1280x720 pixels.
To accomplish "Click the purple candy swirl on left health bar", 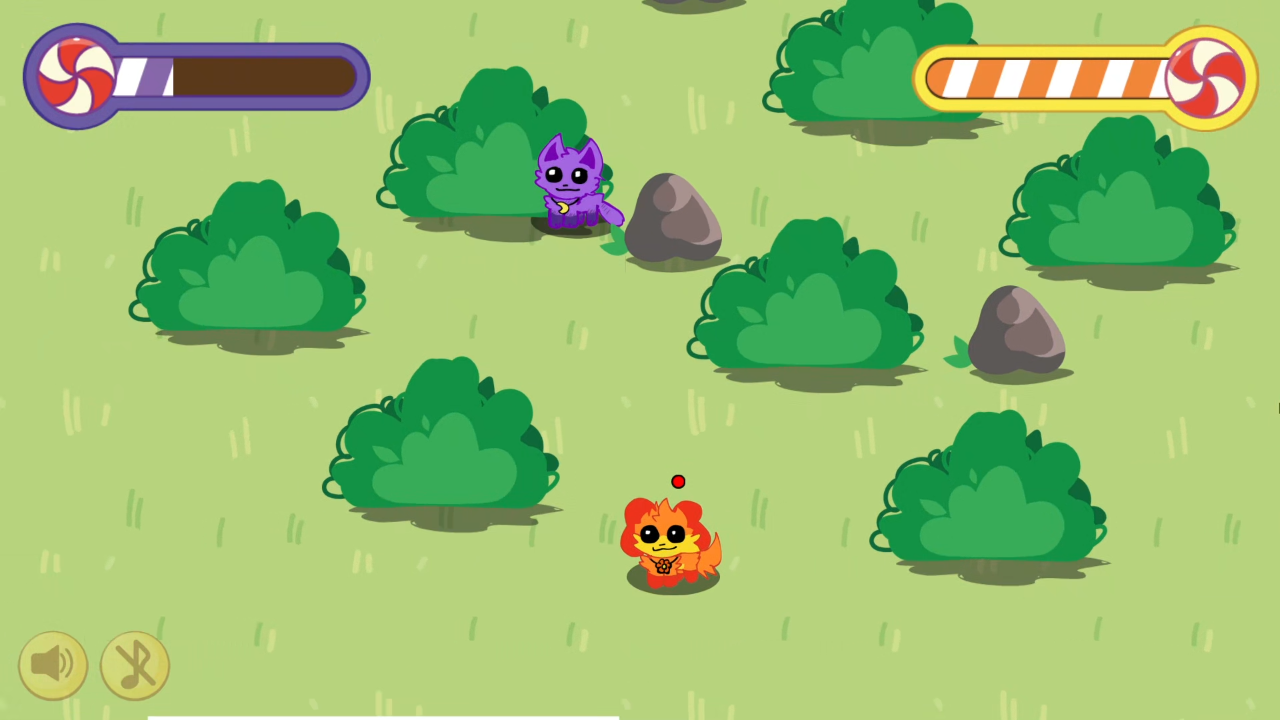I will (x=75, y=75).
